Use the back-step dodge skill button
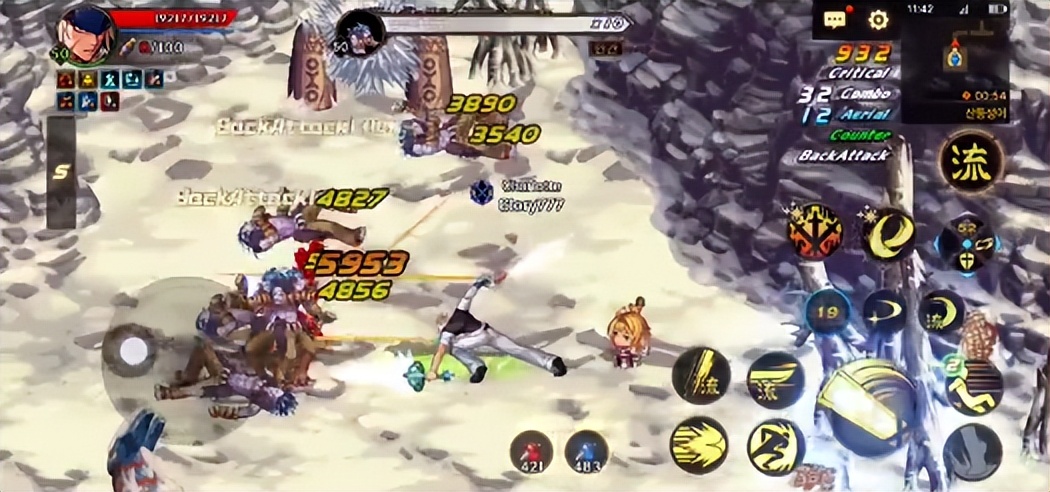The width and height of the screenshot is (1050, 492). coord(972,387)
